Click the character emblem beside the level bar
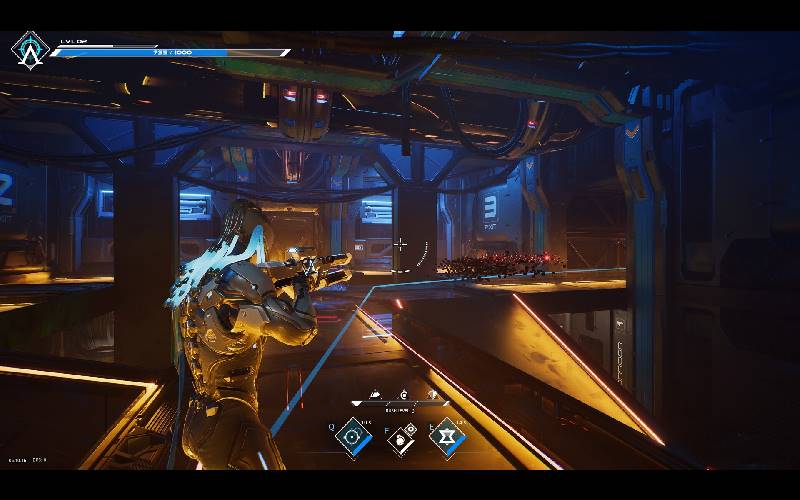This screenshot has width=800, height=500. [29, 49]
